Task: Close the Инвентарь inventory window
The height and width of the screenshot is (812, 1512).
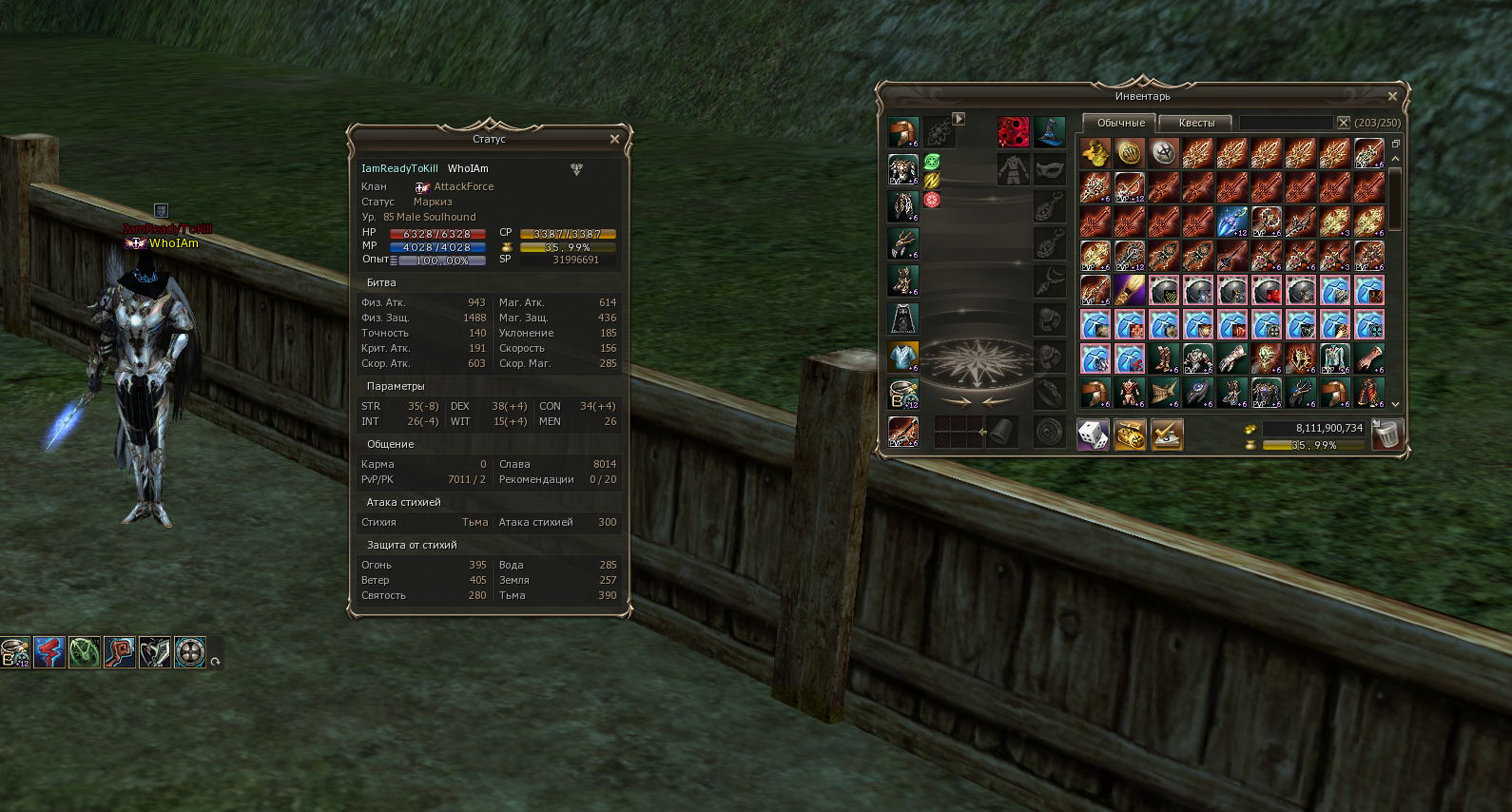Action: (1392, 96)
